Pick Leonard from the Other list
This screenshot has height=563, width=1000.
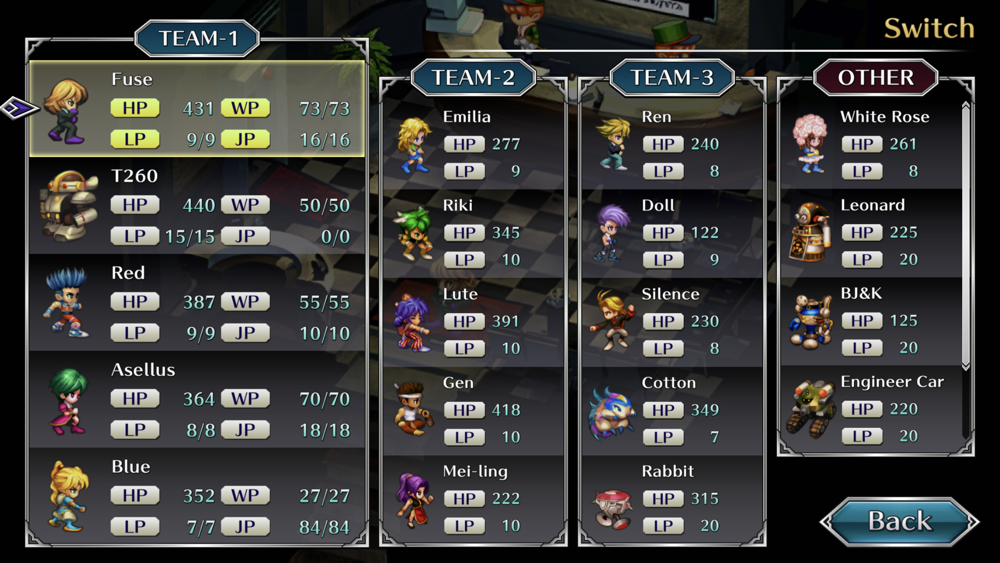870,232
